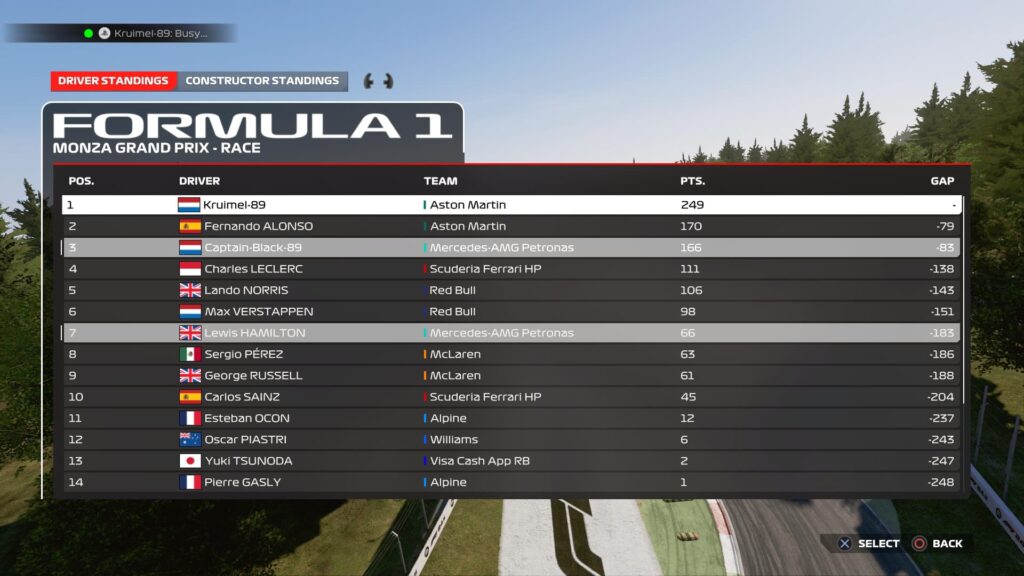Choose the Pierre Gasly row

[510, 482]
